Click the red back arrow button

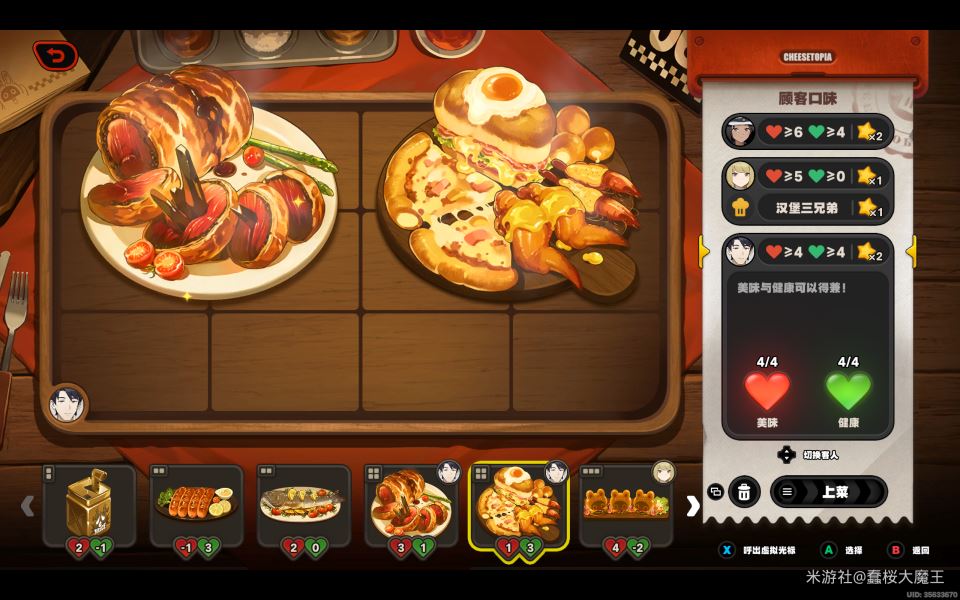coord(55,56)
